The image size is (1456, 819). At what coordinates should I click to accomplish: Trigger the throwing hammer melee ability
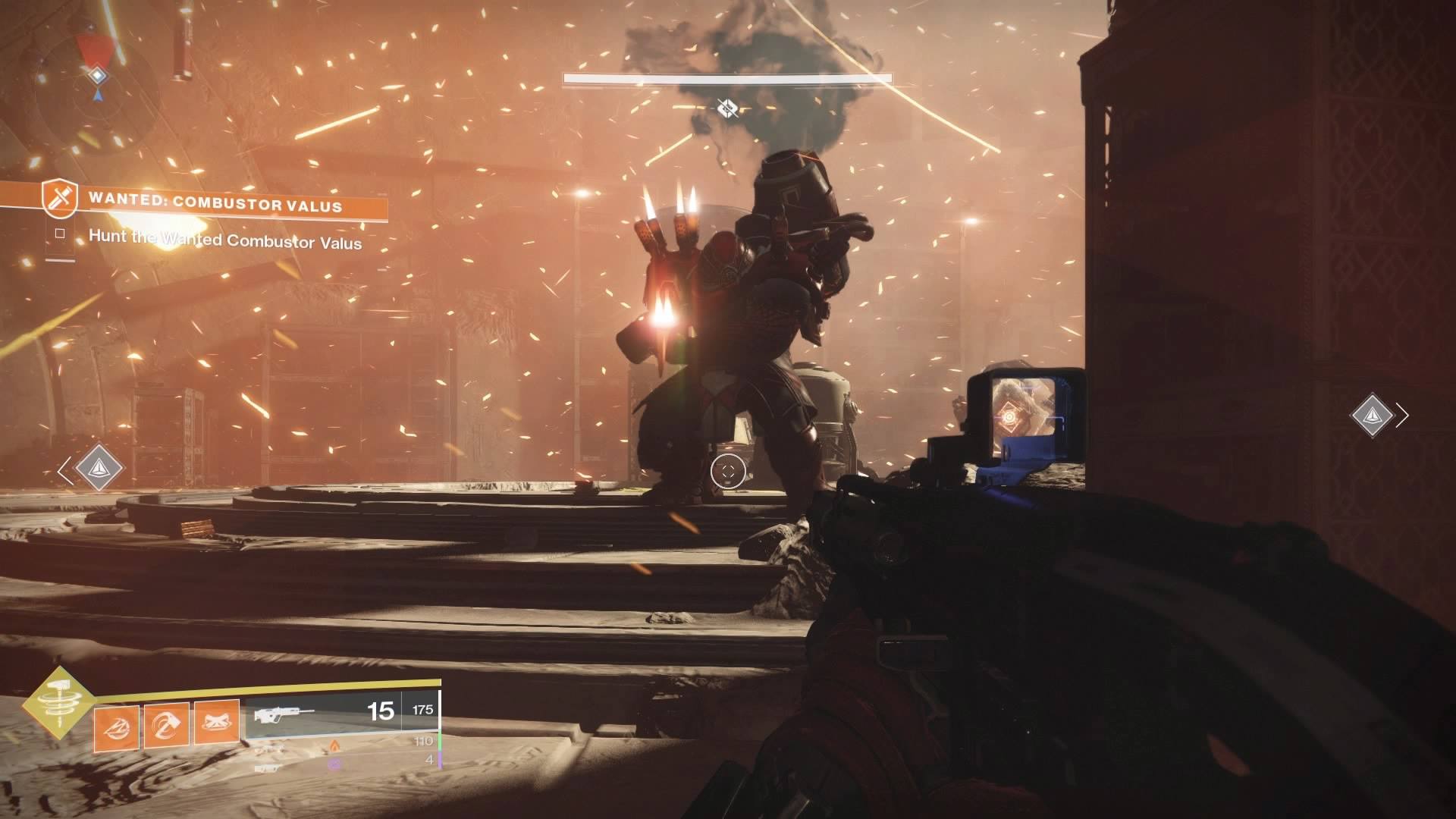166,725
